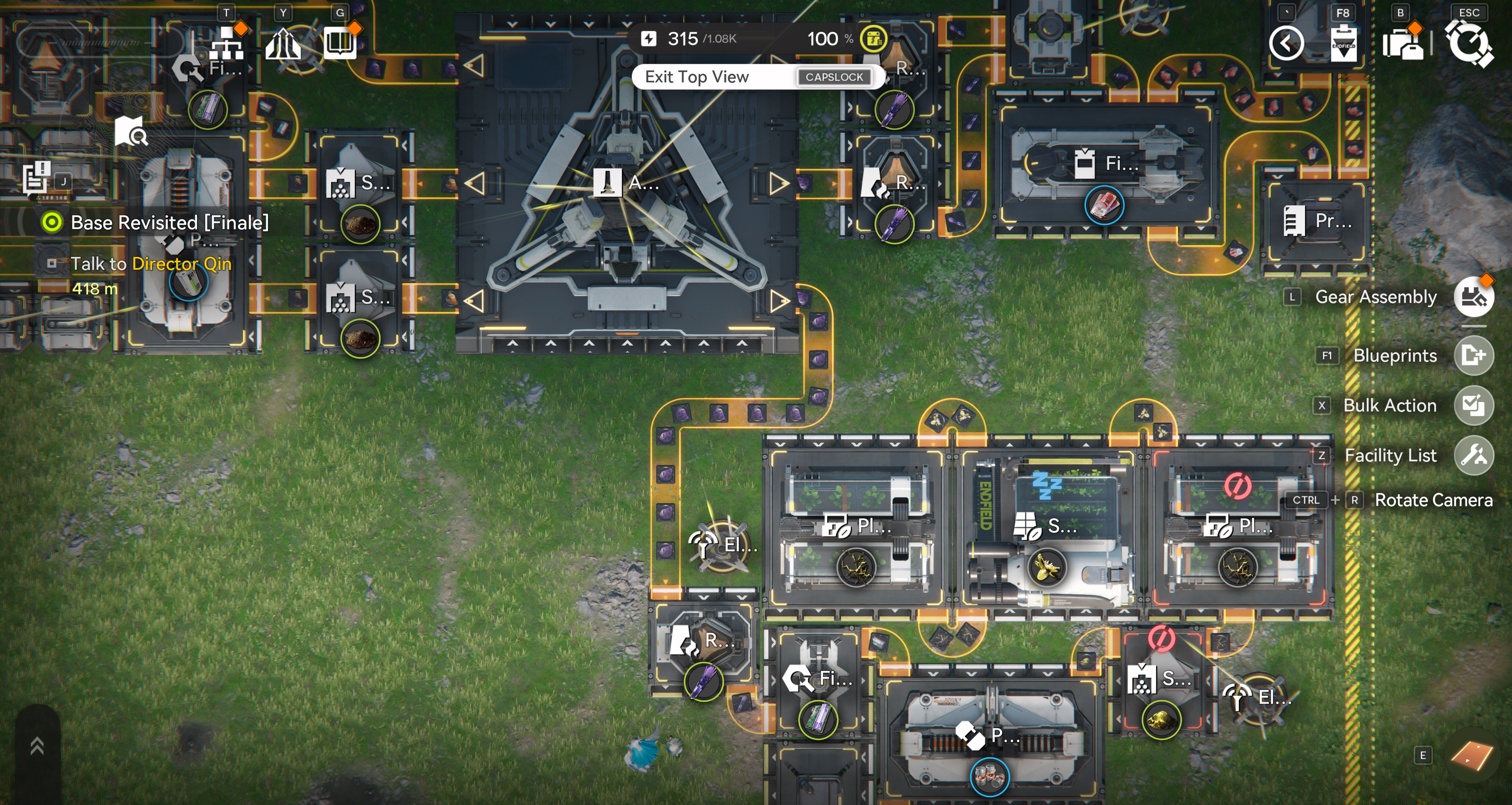Click the book guide icon
The height and width of the screenshot is (805, 1512).
(340, 43)
